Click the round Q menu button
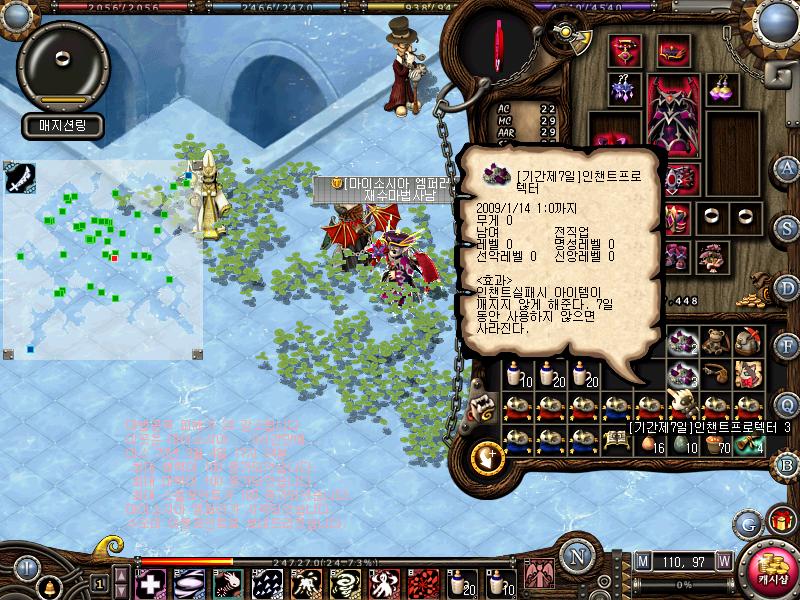Screen dimensions: 800x600 click(786, 404)
